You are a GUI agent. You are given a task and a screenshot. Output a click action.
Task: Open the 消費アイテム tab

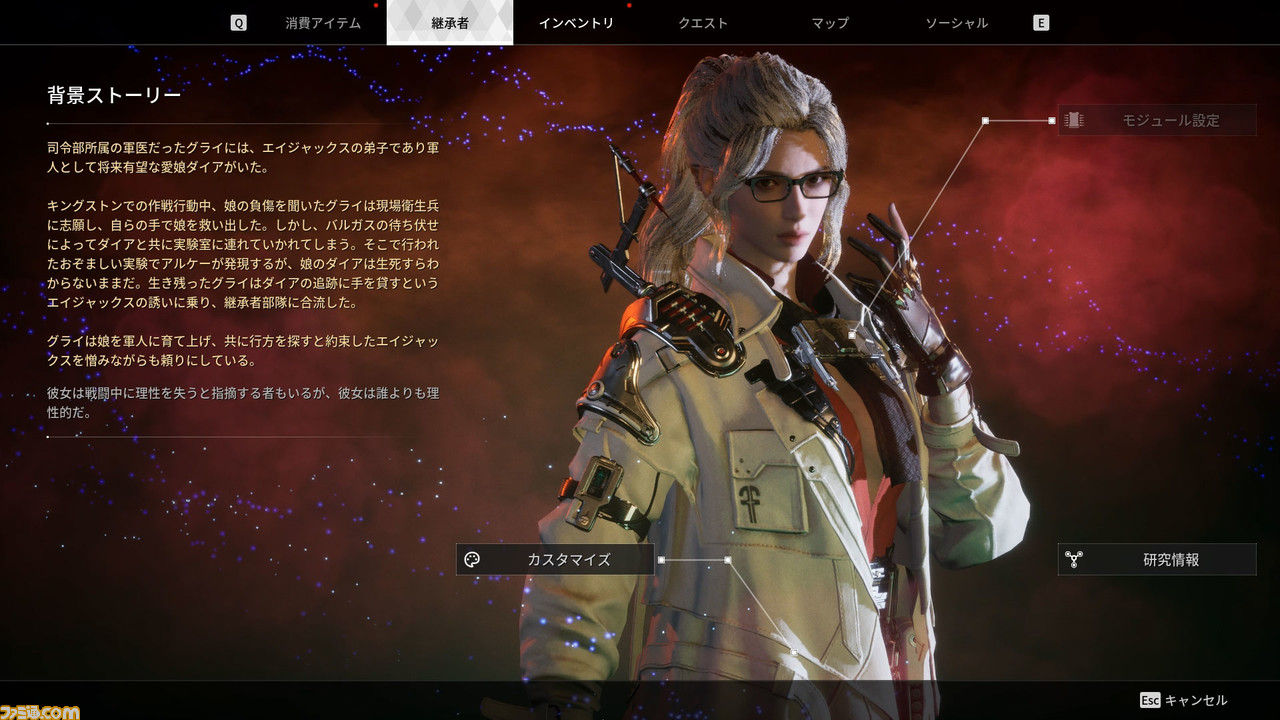coord(322,23)
